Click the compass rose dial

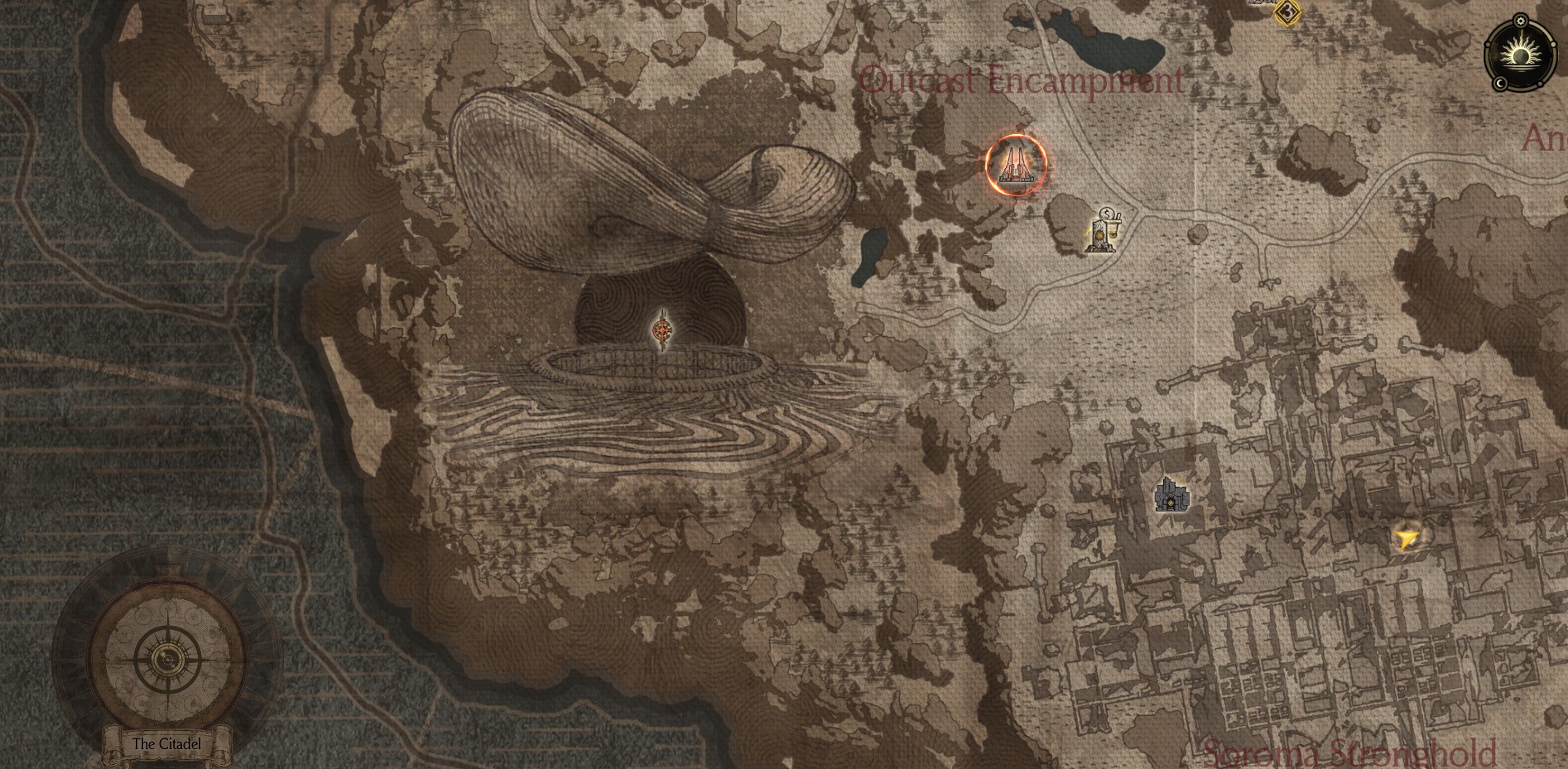point(168,660)
